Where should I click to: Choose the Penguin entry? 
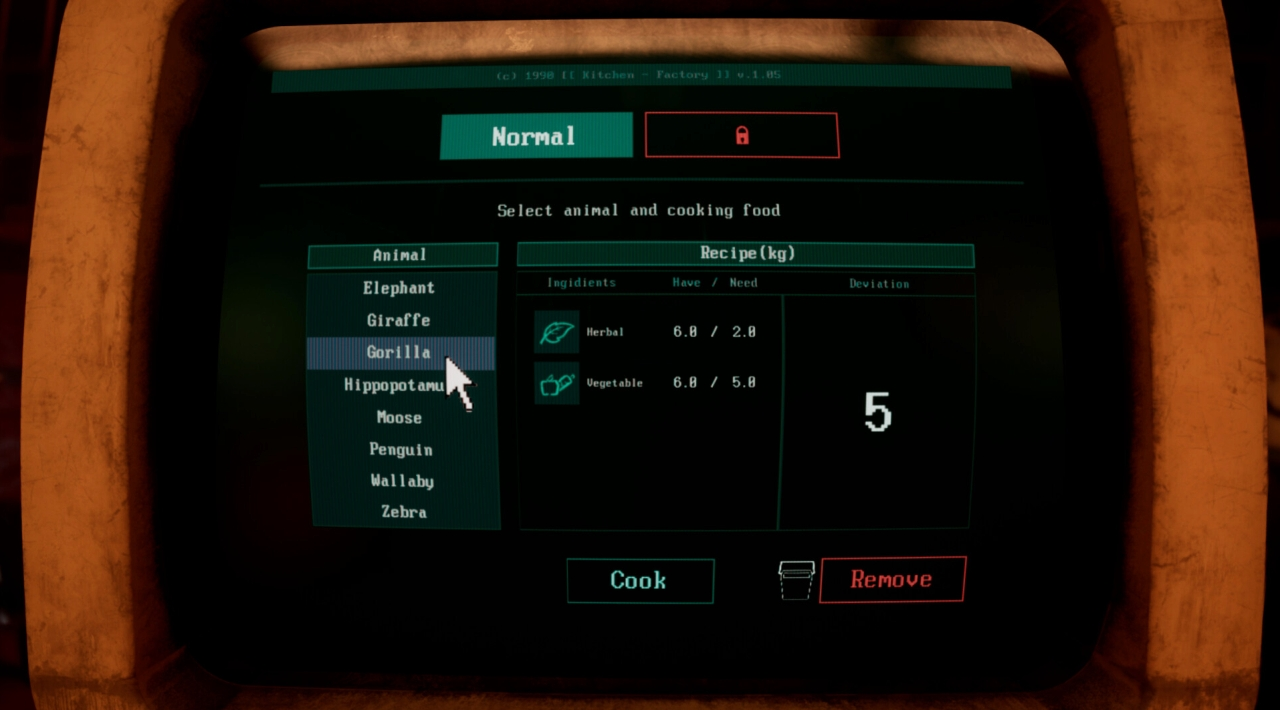coord(401,449)
